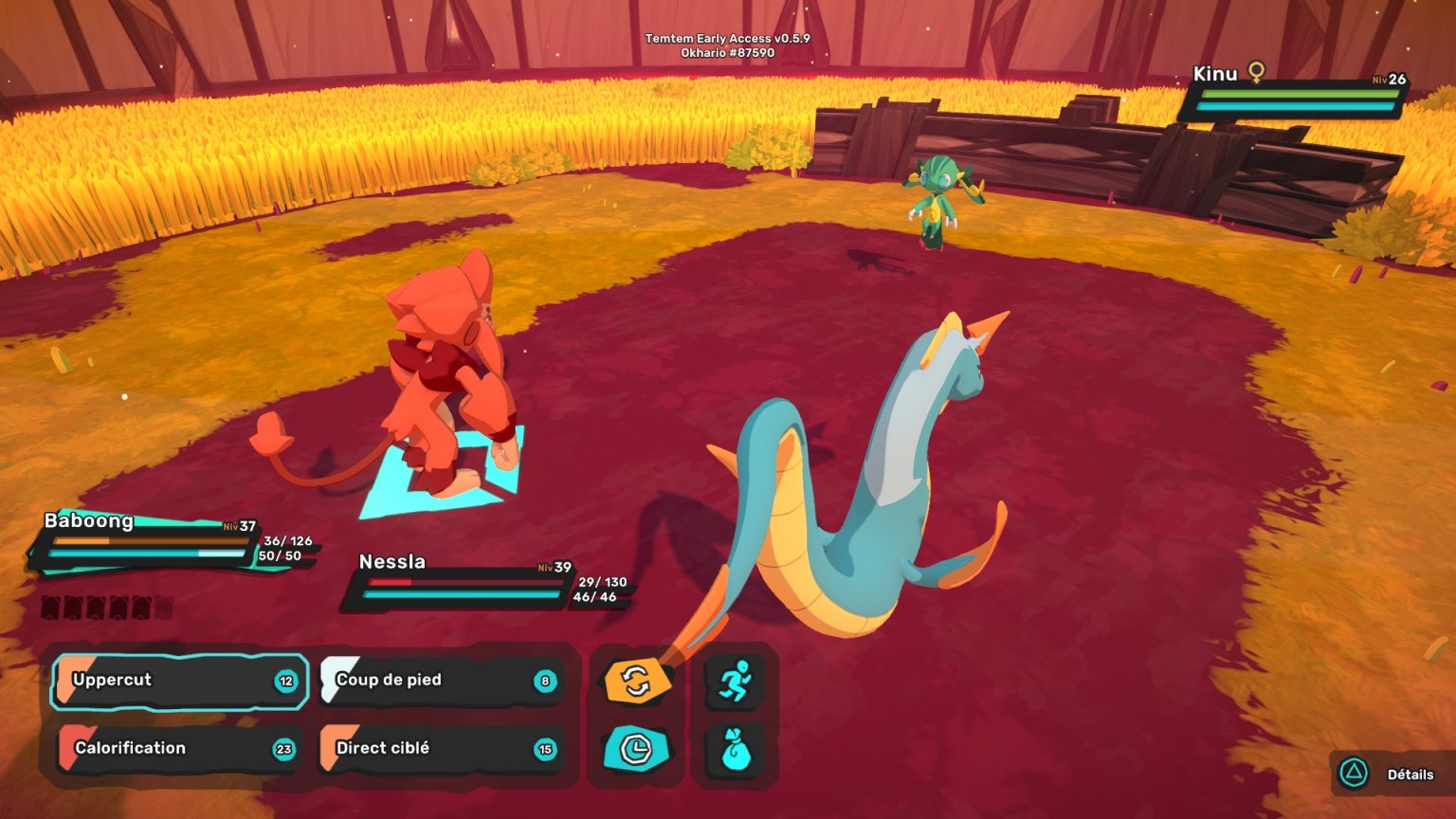
Task: Select the rest clock icon
Action: [x=635, y=749]
